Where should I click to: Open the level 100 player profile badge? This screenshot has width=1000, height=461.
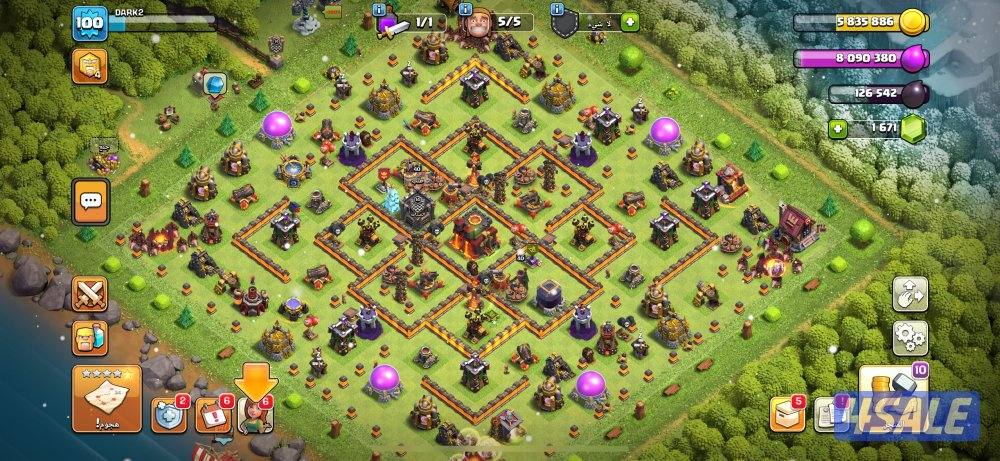(x=89, y=22)
